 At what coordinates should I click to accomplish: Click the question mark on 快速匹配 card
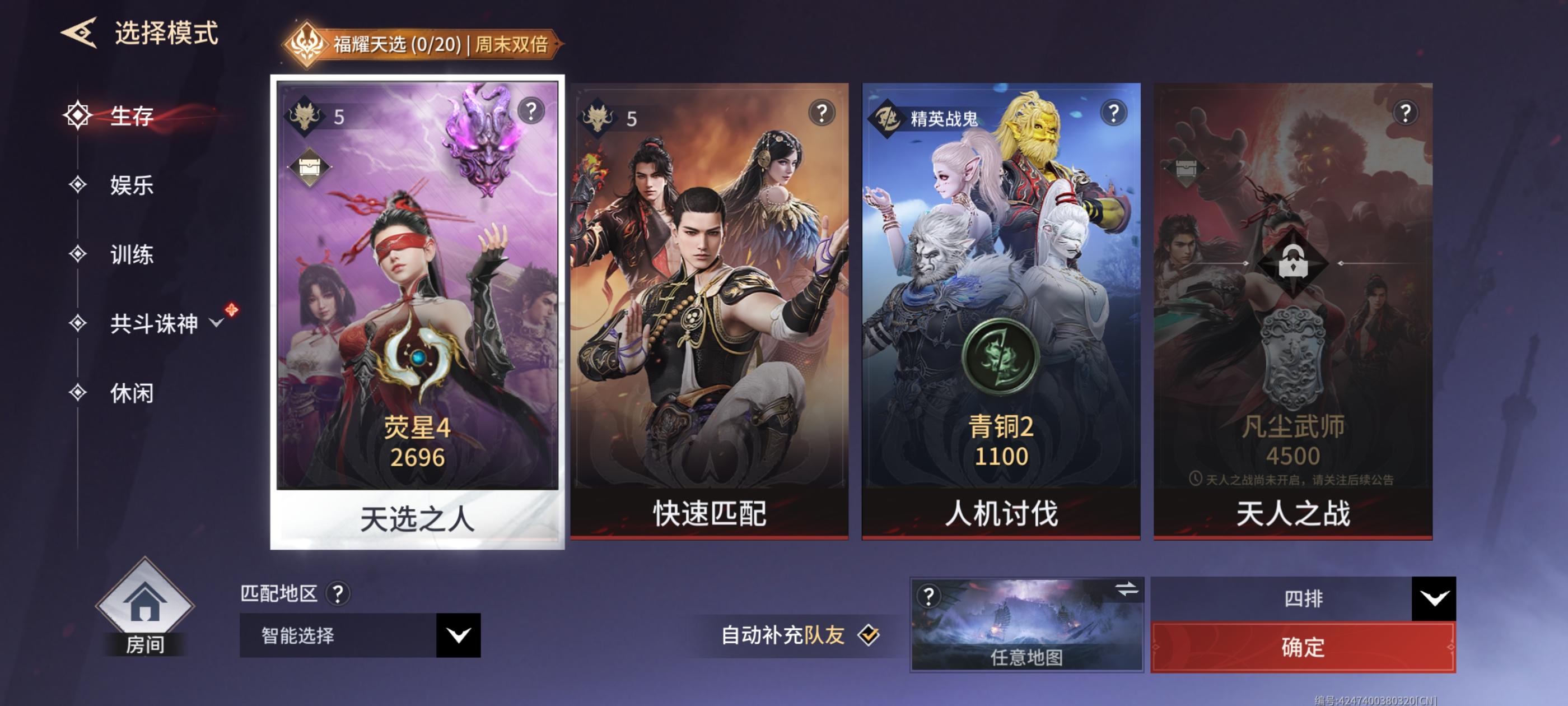click(x=821, y=113)
